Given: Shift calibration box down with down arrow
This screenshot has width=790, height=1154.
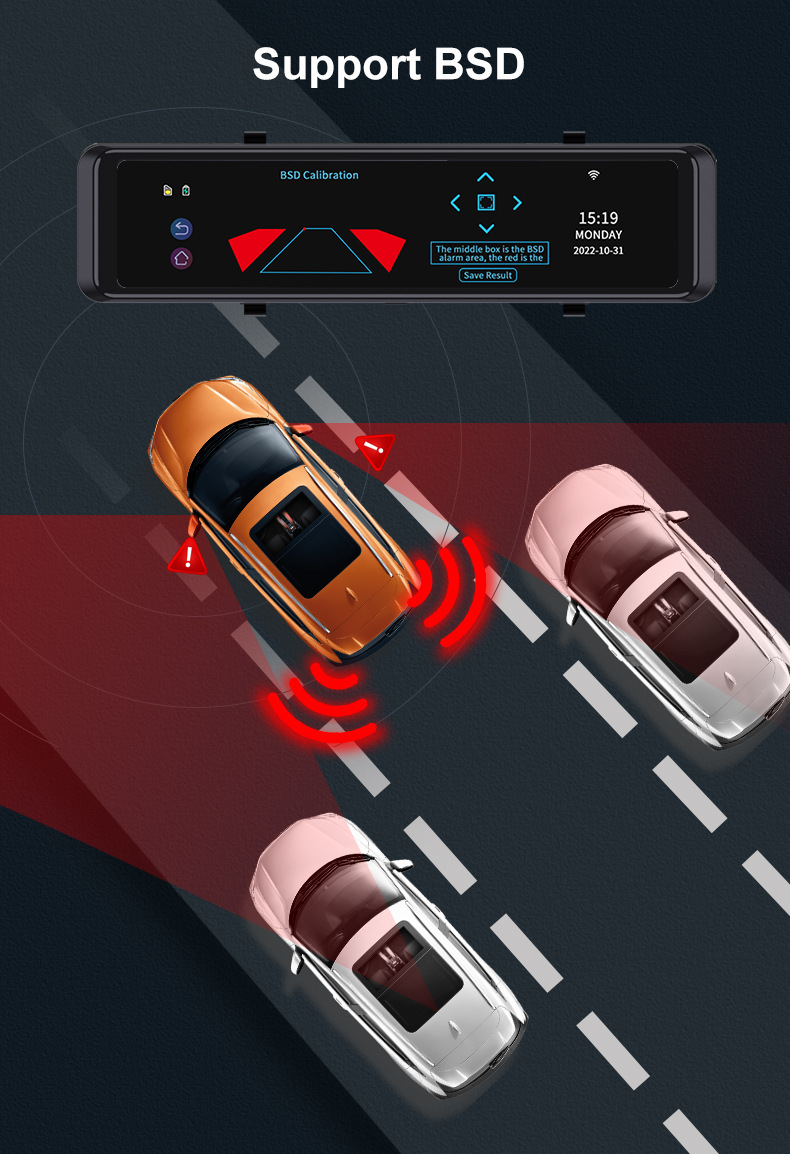Looking at the screenshot, I should point(486,229).
